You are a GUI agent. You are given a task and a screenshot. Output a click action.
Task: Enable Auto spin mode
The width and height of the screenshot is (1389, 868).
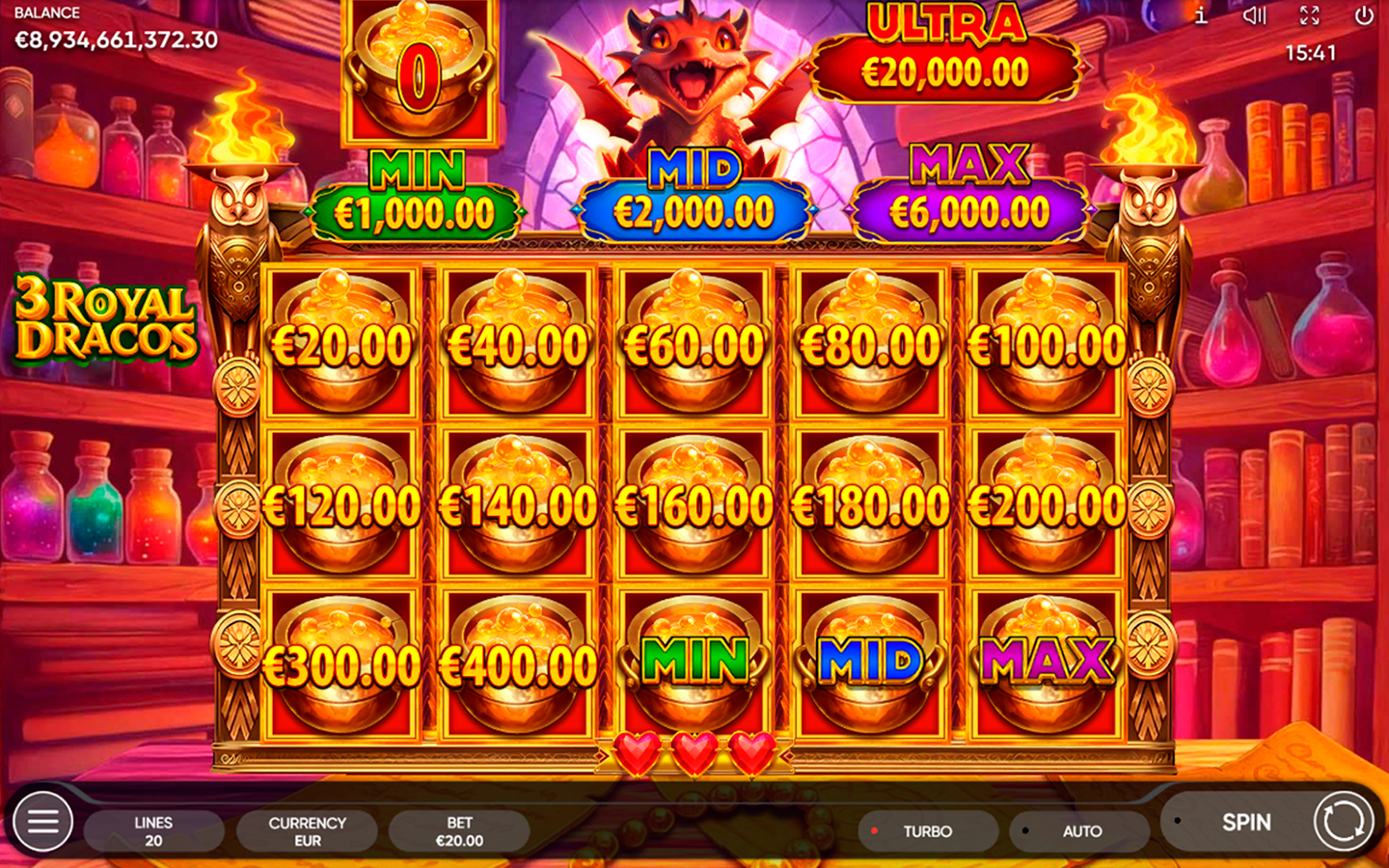click(x=1080, y=830)
